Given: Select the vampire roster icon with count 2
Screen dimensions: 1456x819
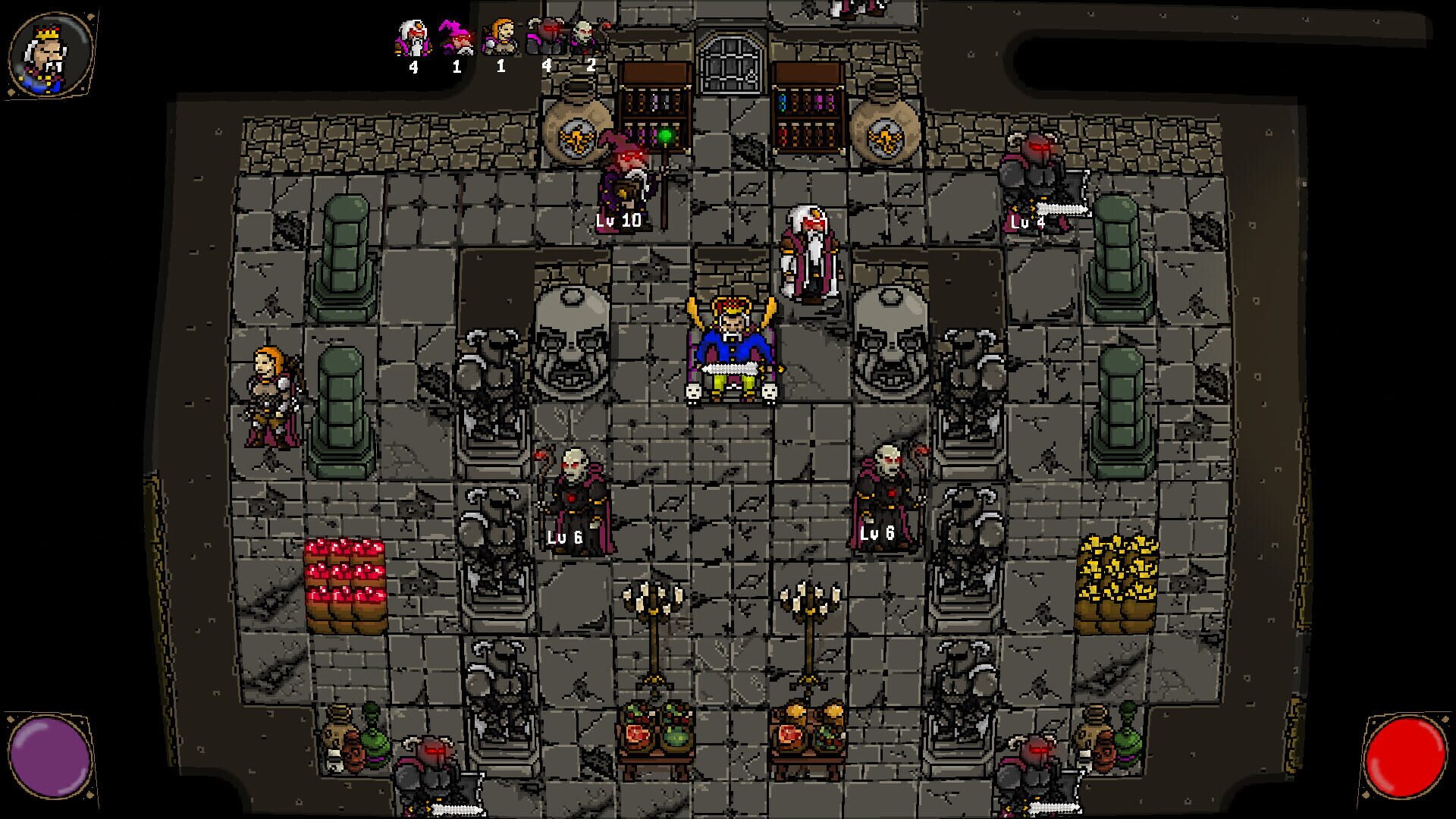Looking at the screenshot, I should pos(584,34).
